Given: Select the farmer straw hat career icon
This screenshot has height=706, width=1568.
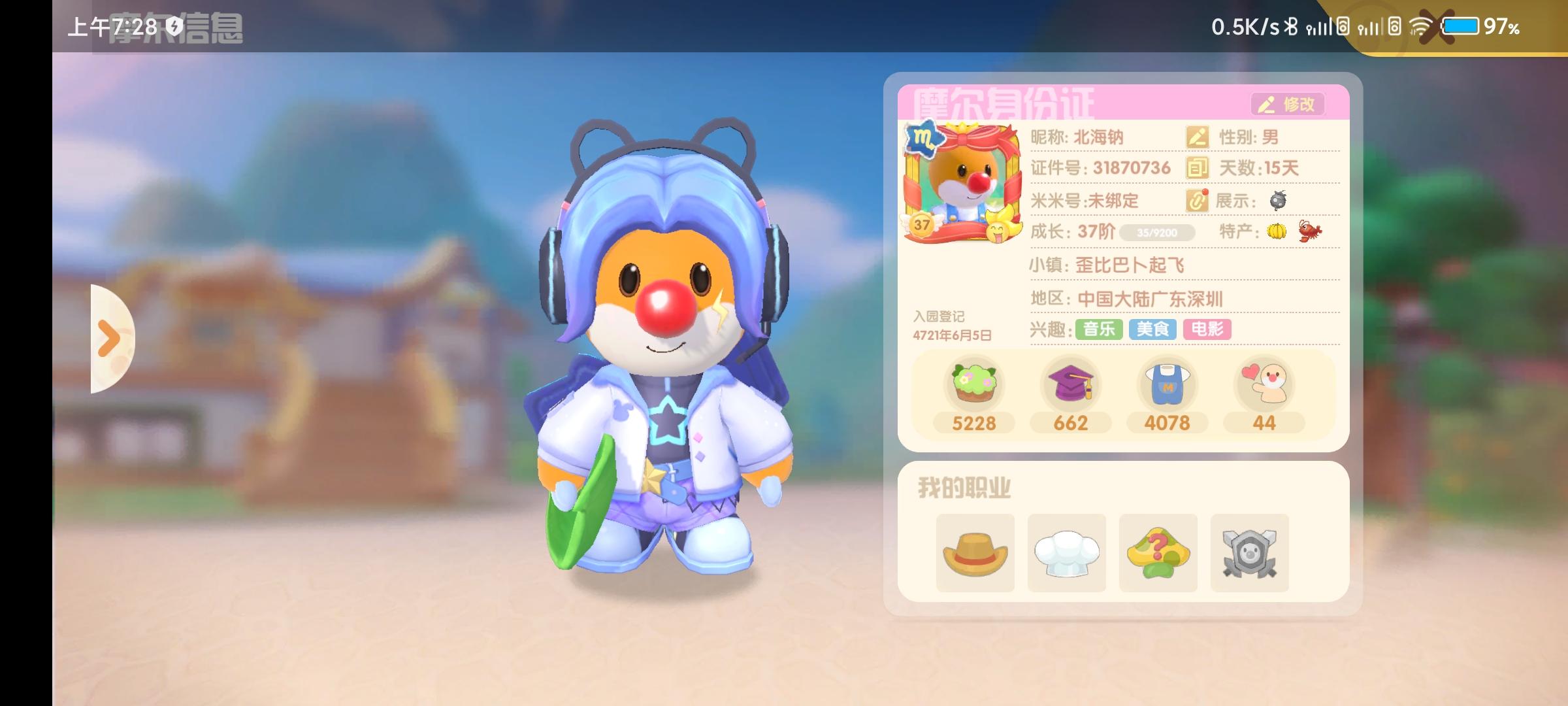Looking at the screenshot, I should tap(975, 552).
